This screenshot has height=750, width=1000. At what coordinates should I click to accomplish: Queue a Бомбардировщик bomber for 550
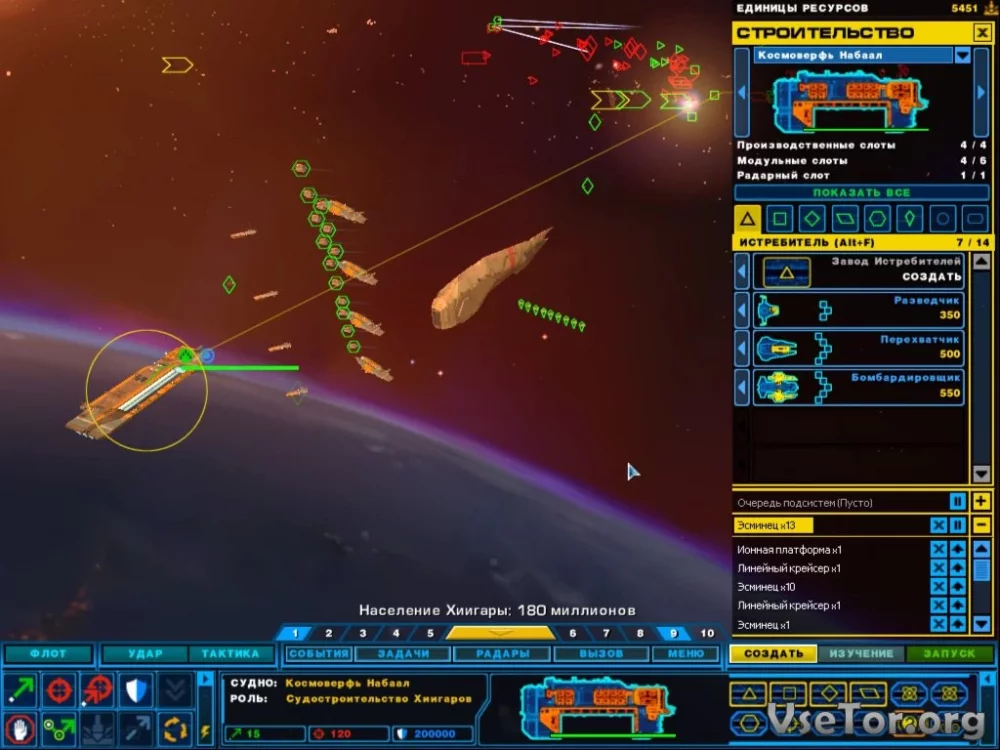[858, 386]
